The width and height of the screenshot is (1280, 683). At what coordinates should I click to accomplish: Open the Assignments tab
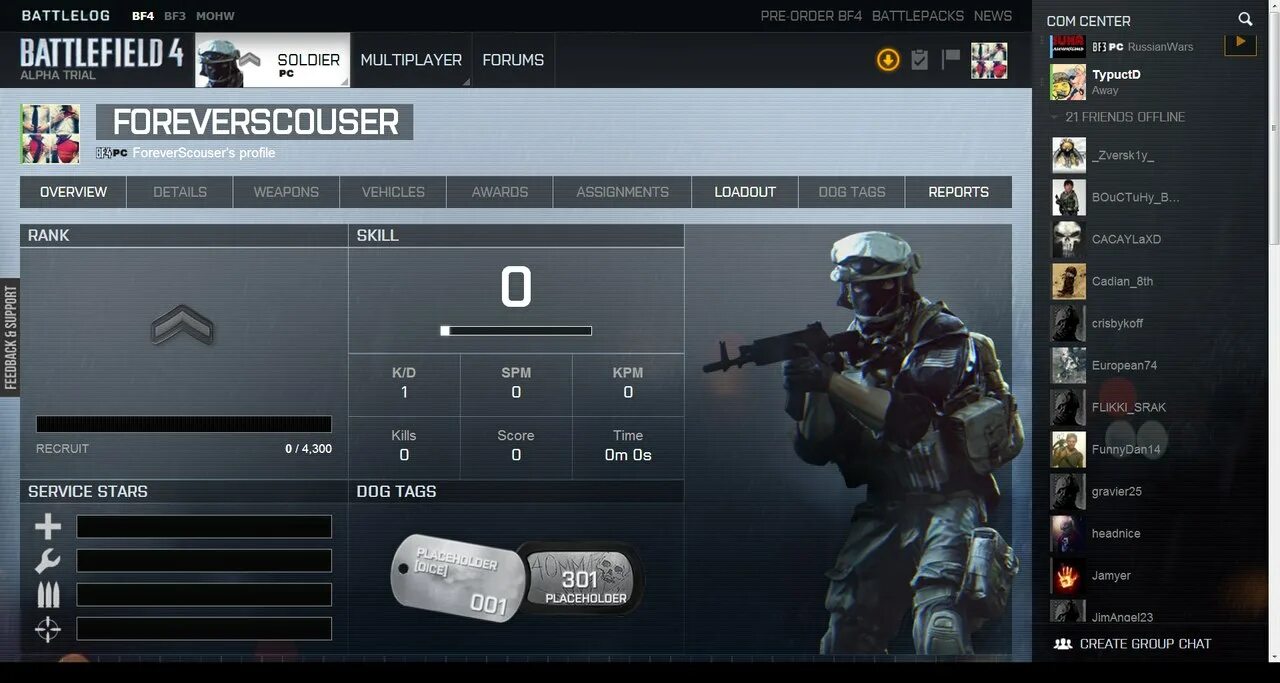pyautogui.click(x=622, y=192)
